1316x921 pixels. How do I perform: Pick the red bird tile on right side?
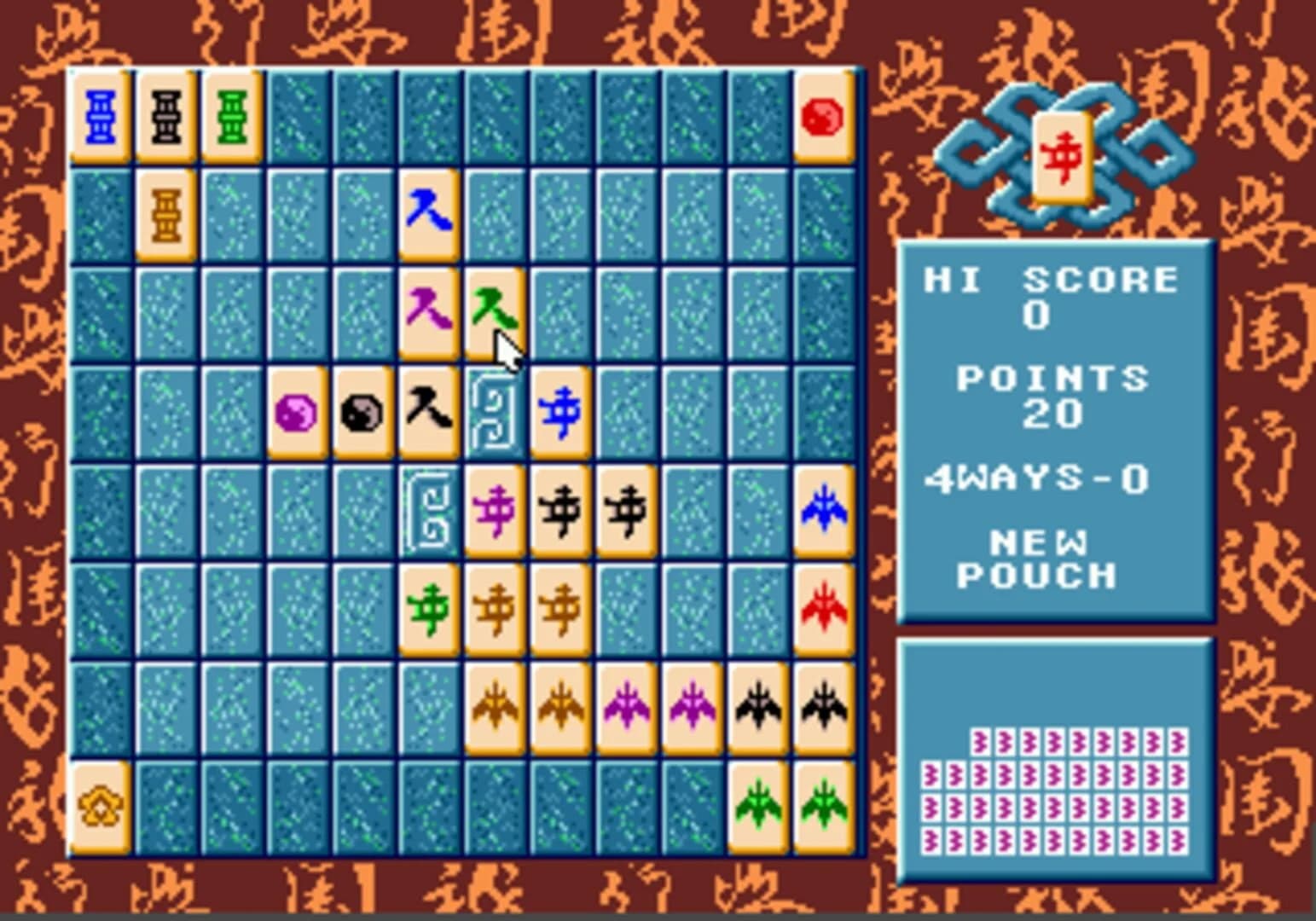823,610
